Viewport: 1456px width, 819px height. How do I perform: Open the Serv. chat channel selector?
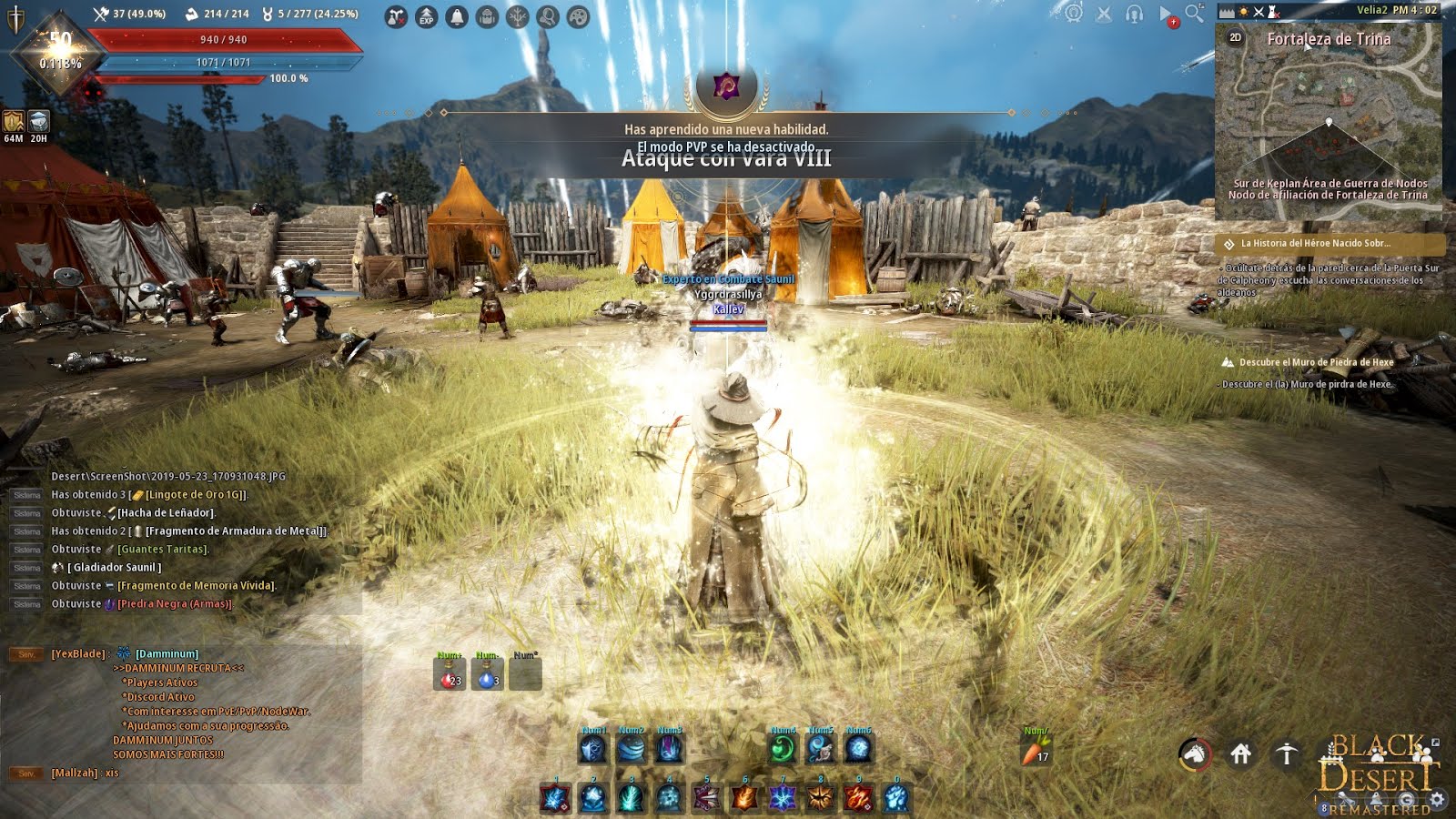pos(25,652)
